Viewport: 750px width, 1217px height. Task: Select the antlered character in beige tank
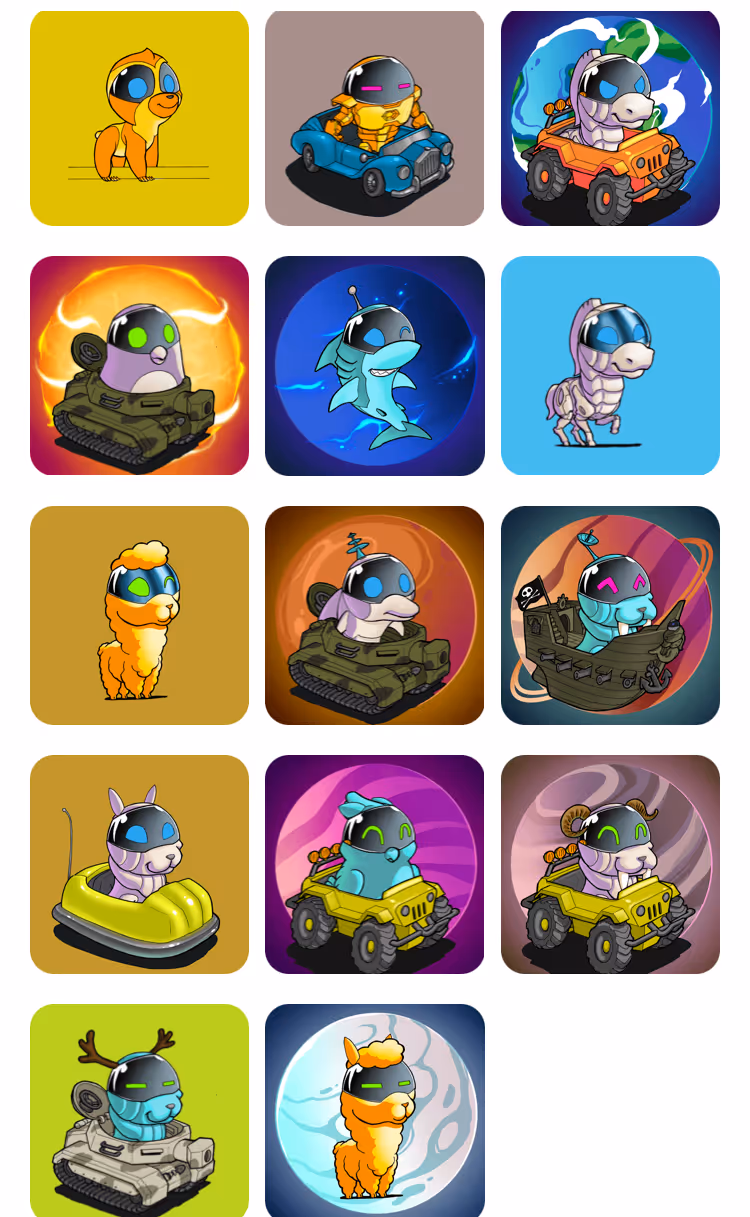[139, 1110]
